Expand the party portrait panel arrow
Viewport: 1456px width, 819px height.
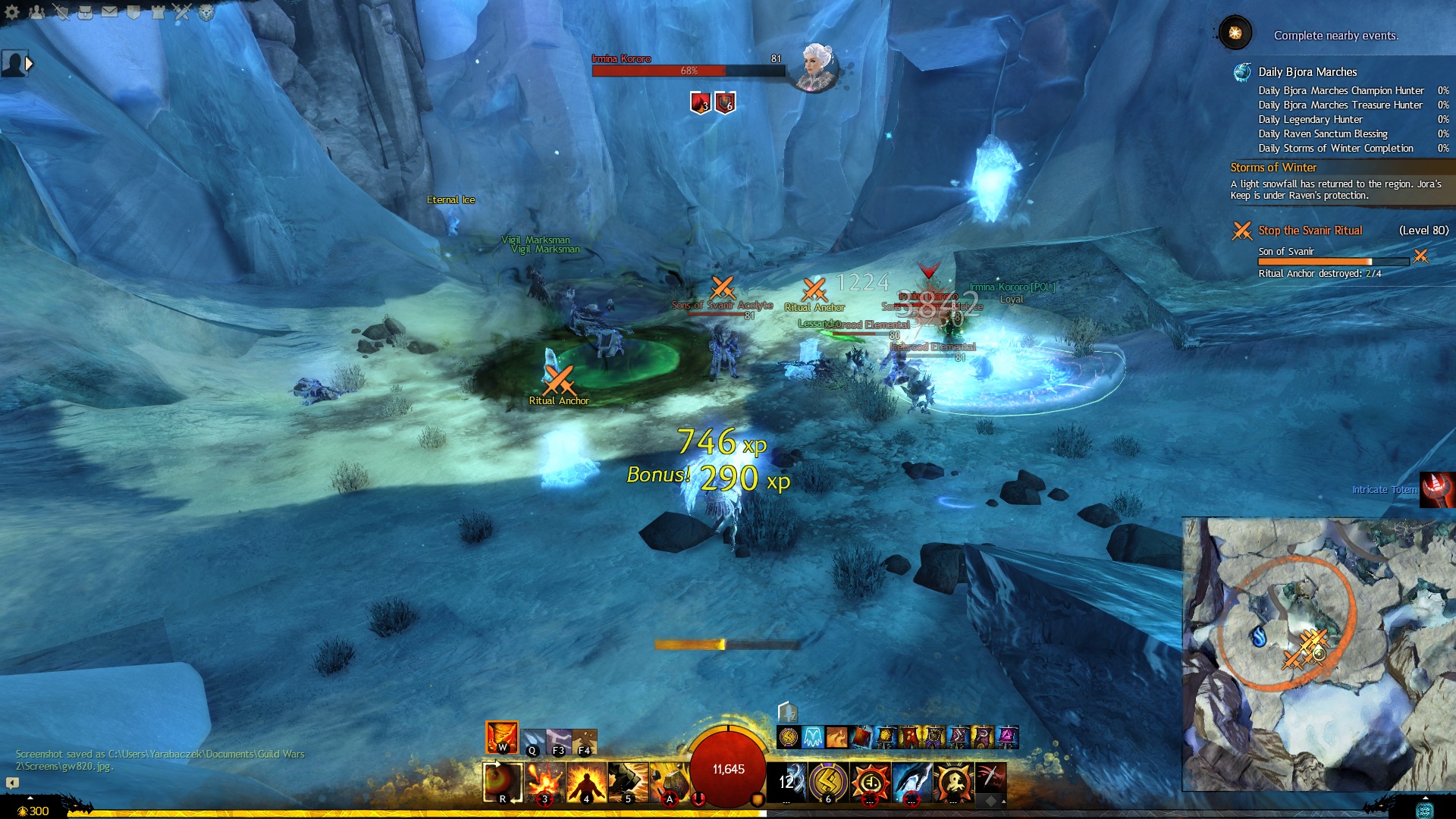[x=29, y=64]
